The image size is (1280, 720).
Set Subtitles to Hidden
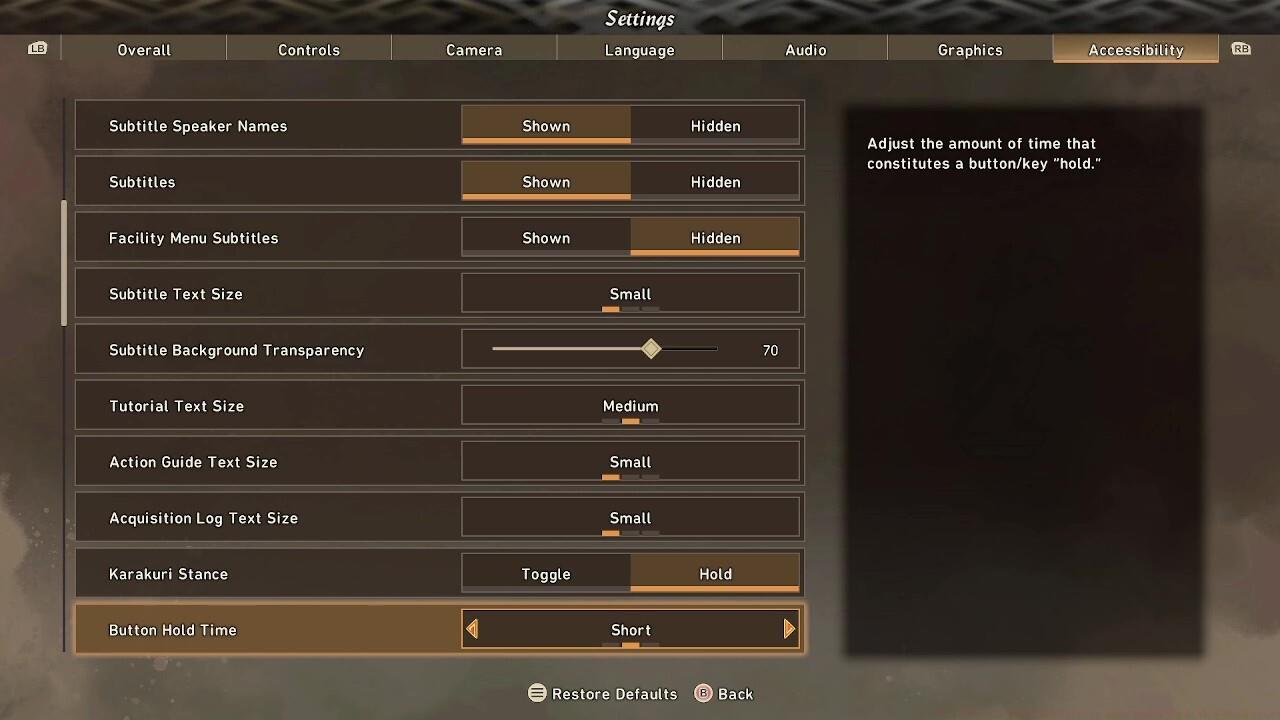coord(715,182)
